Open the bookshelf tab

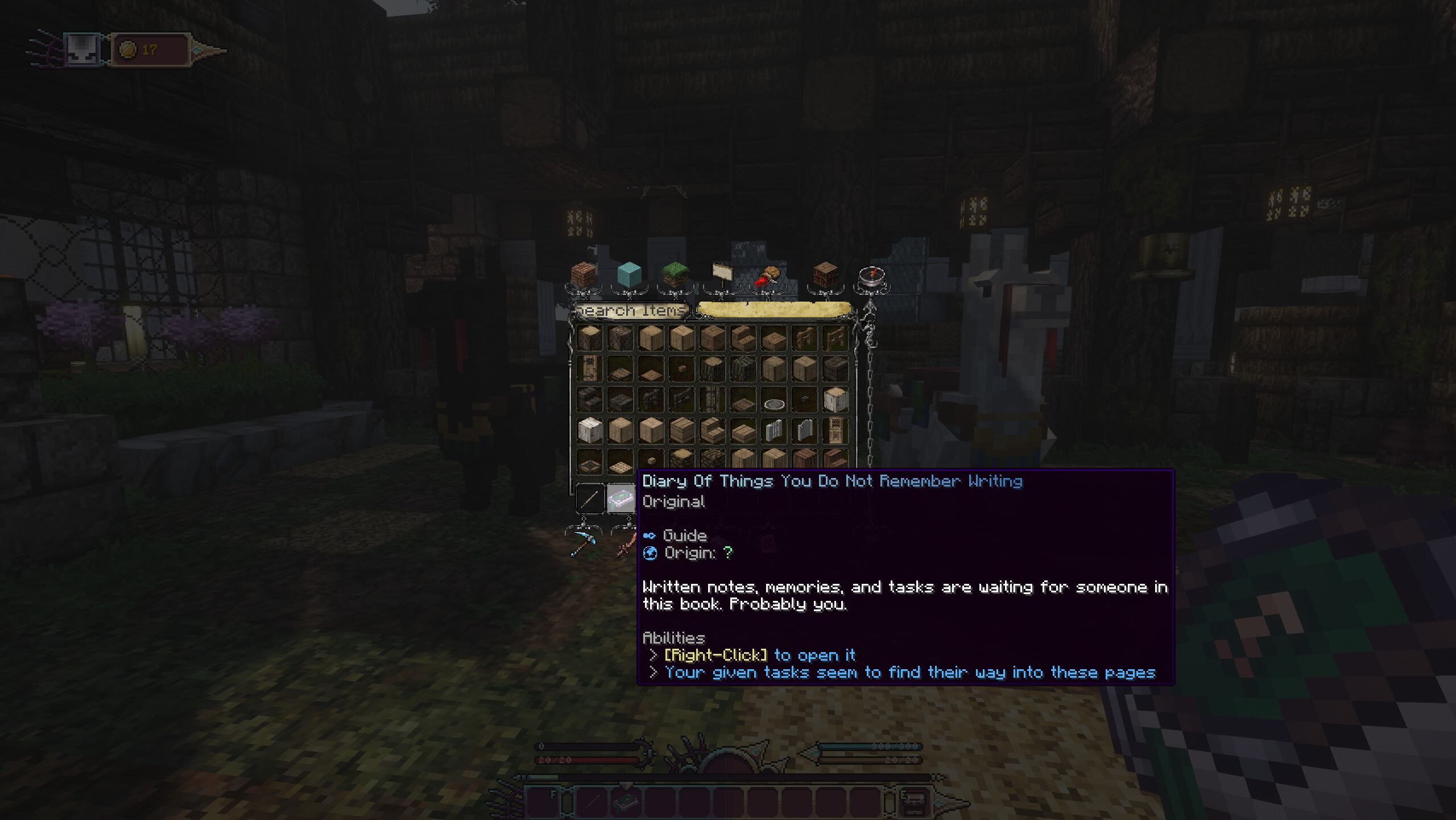825,275
